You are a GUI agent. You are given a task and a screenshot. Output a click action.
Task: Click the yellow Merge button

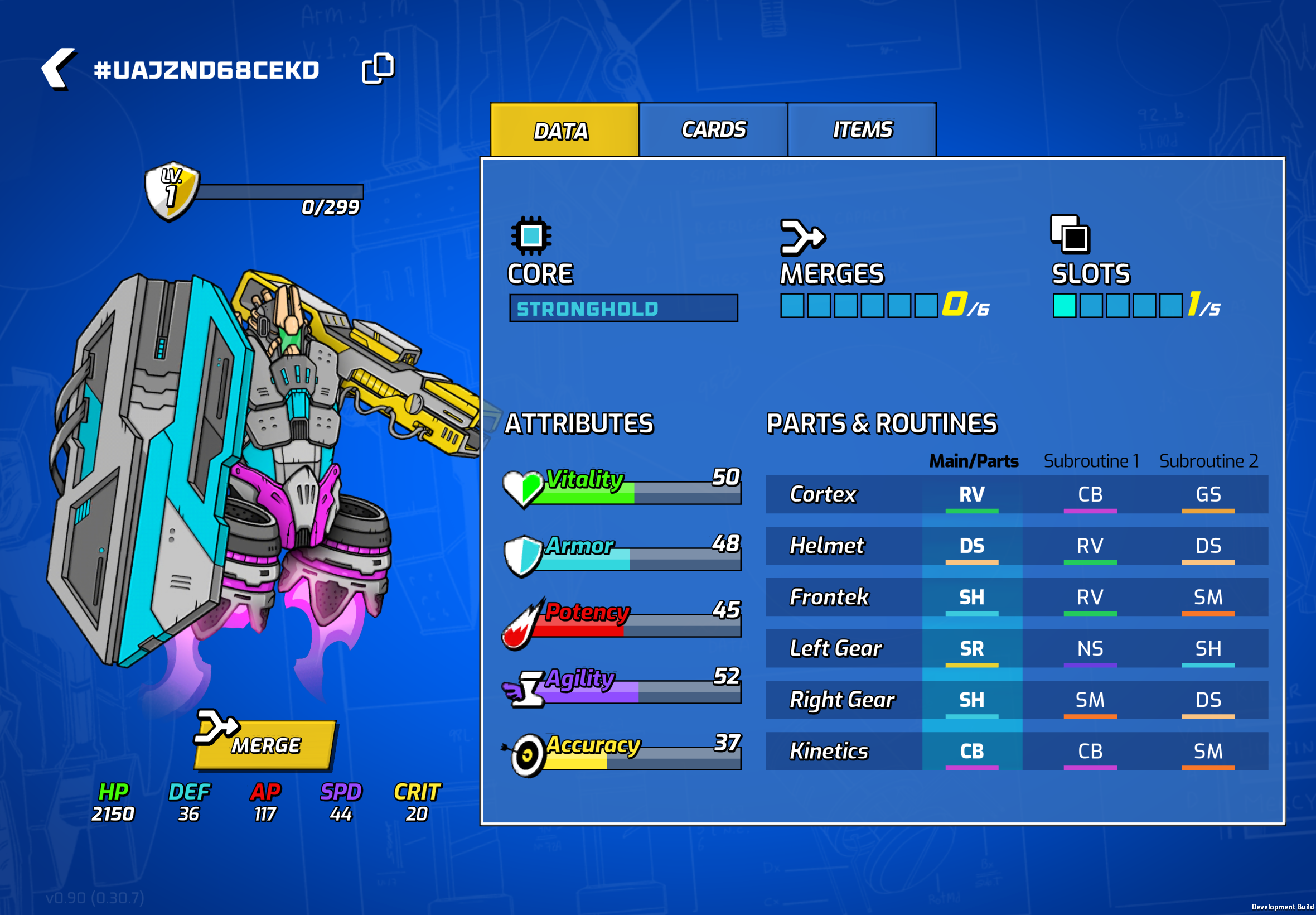(265, 744)
